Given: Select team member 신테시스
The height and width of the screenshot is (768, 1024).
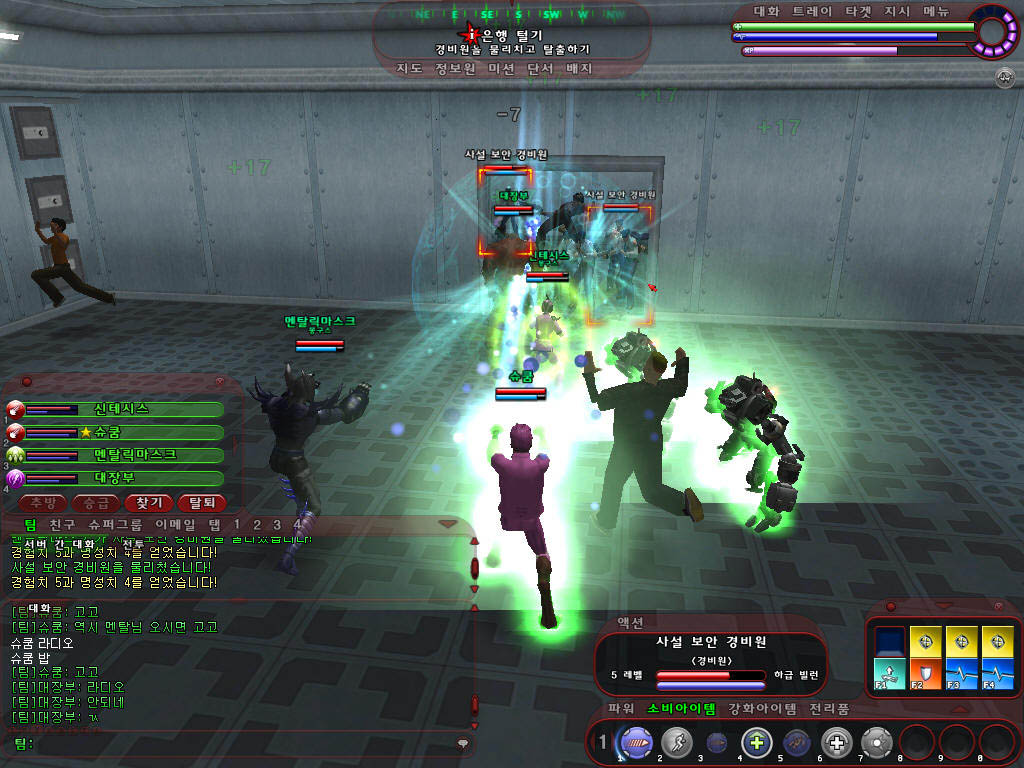Looking at the screenshot, I should [x=121, y=409].
